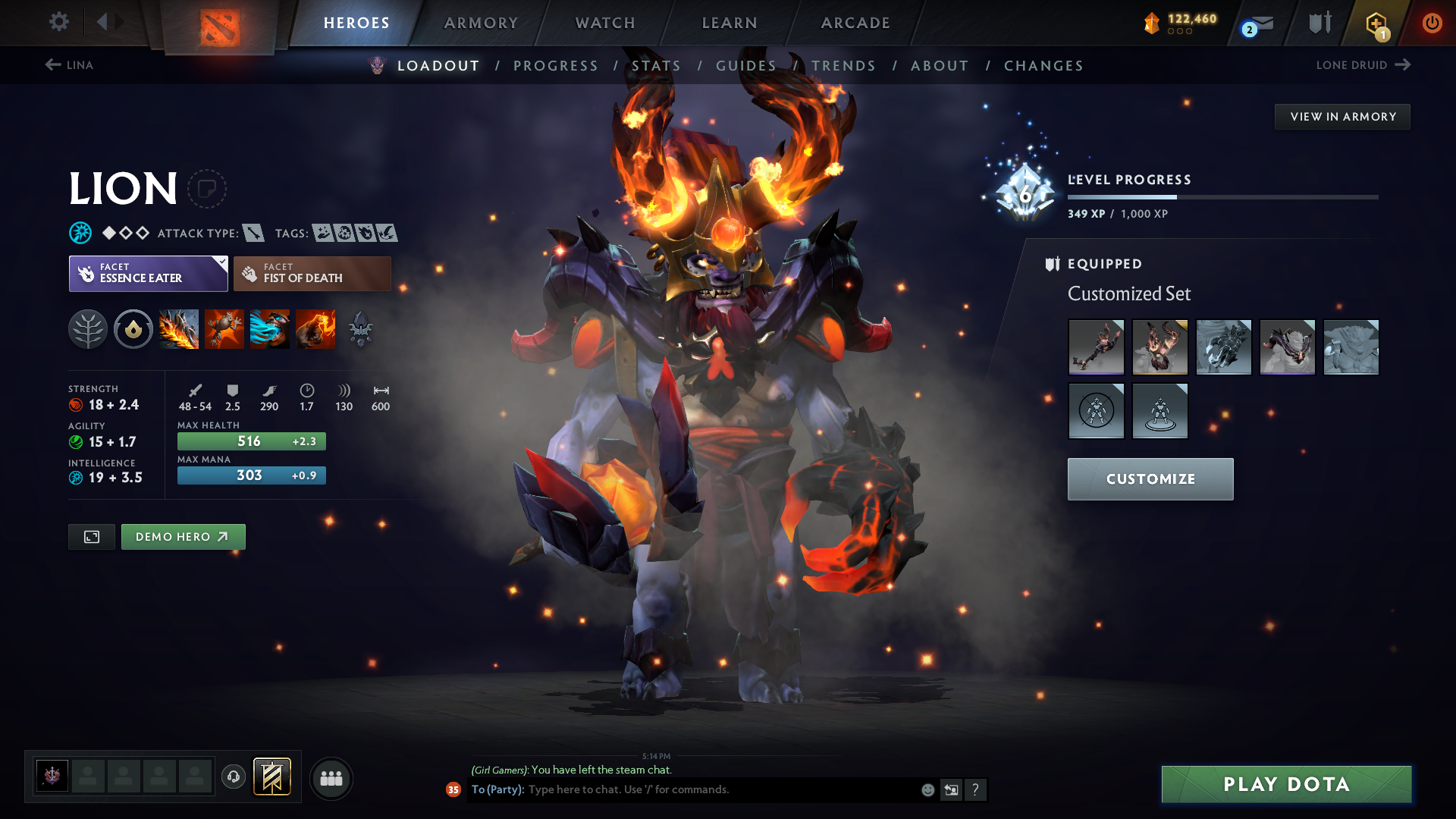1456x819 pixels.
Task: Toggle the headset voice chat icon
Action: click(x=233, y=777)
